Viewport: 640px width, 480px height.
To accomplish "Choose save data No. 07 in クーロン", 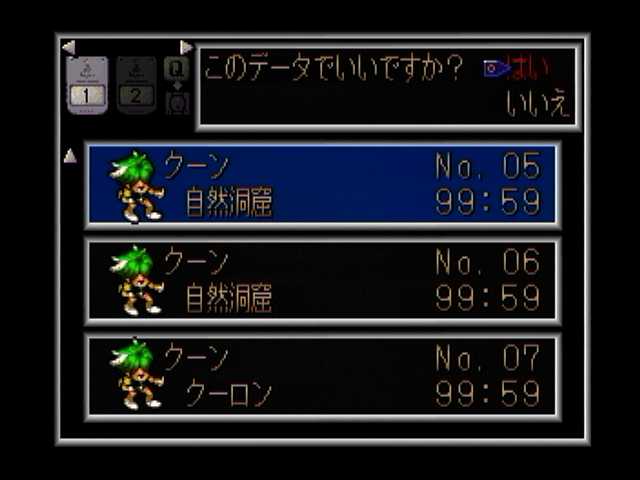I will [322, 377].
